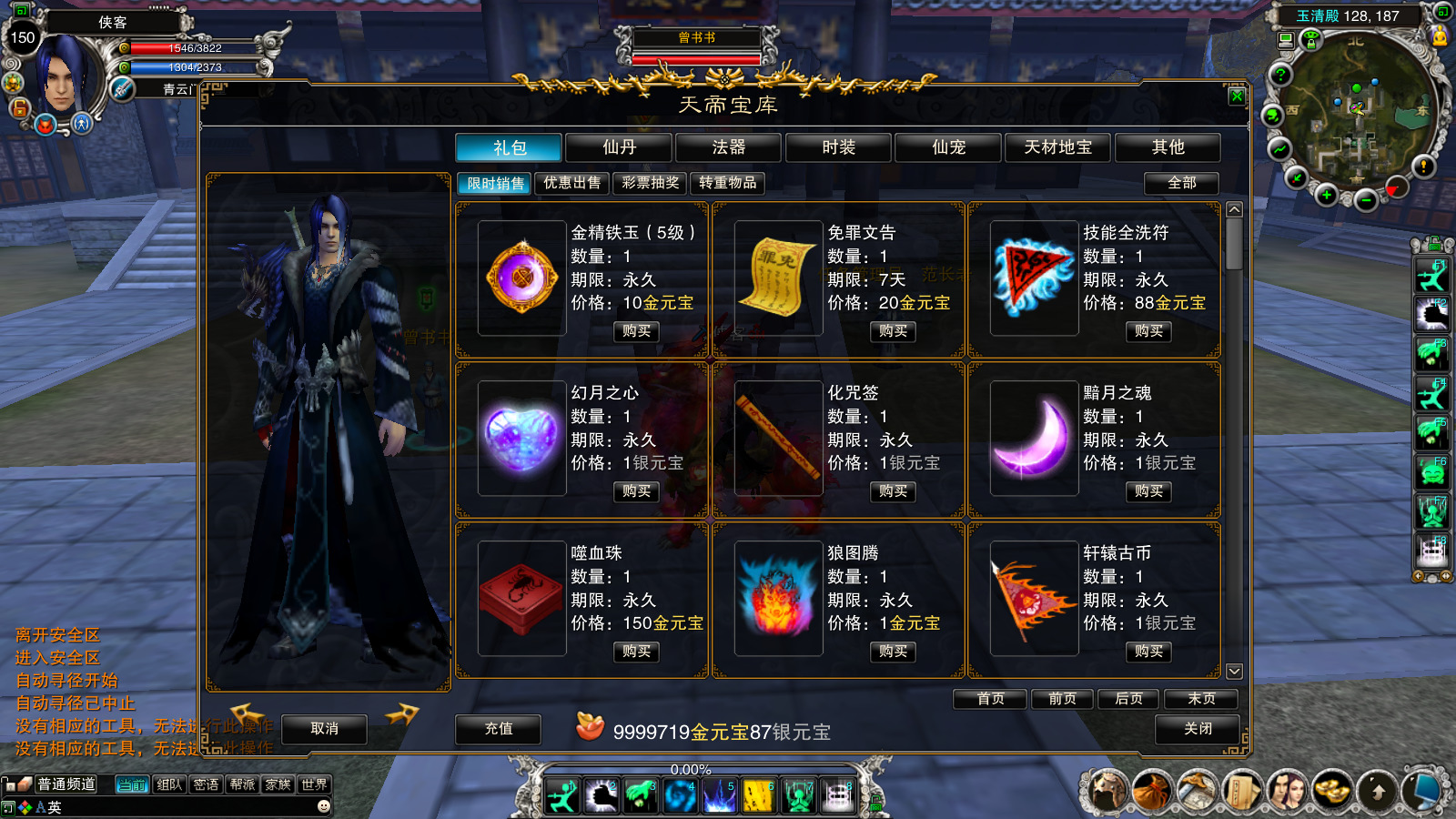Image resolution: width=1456 pixels, height=819 pixels.
Task: Select the 转重物品 sub-tab
Action: [x=727, y=183]
